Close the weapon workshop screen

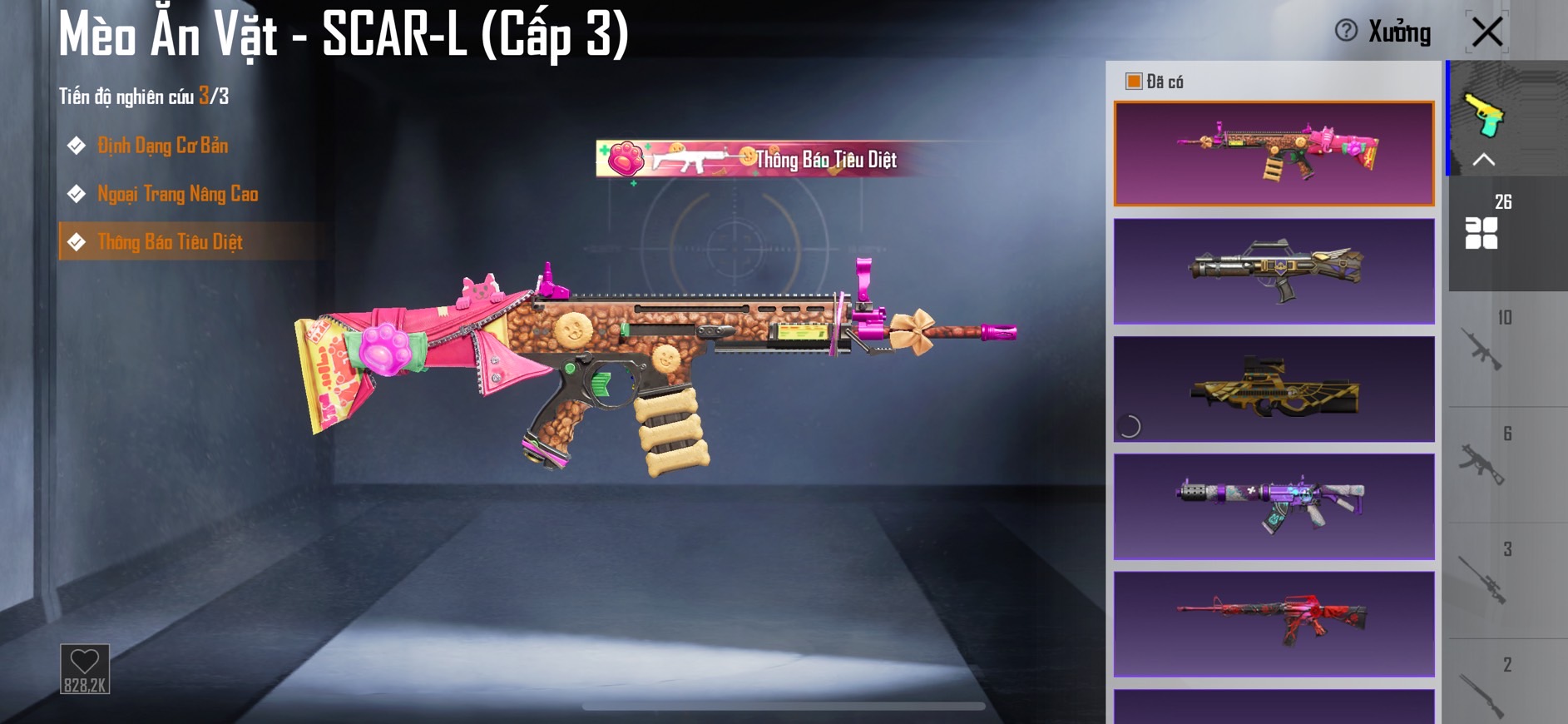click(1486, 32)
